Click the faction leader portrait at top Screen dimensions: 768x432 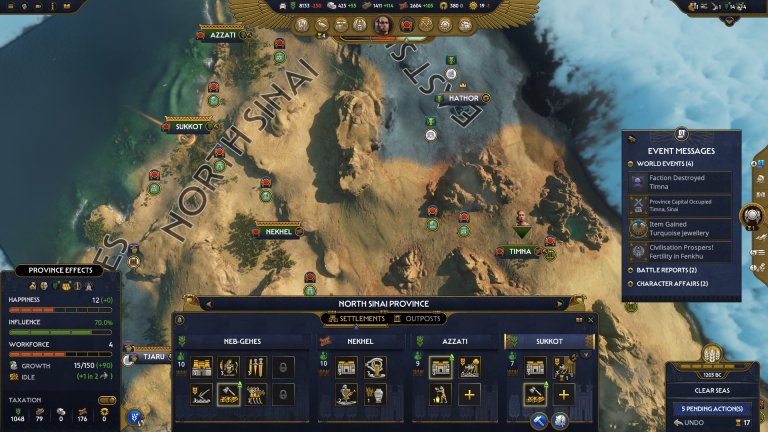tap(383, 24)
